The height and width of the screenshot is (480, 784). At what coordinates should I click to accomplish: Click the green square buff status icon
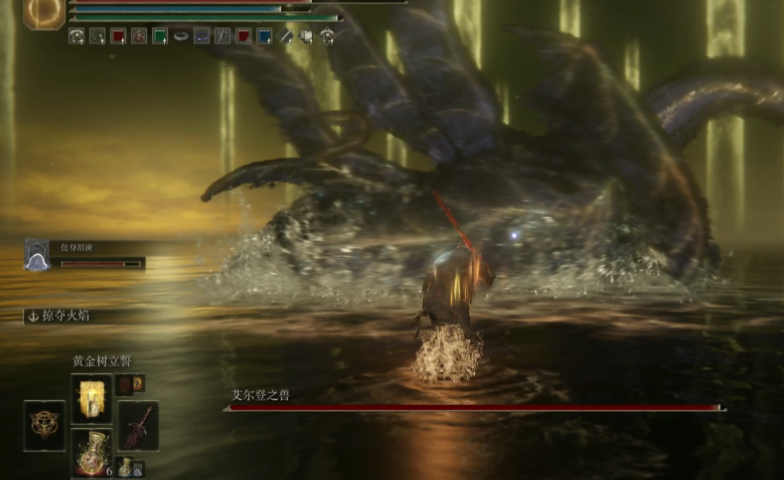(159, 36)
